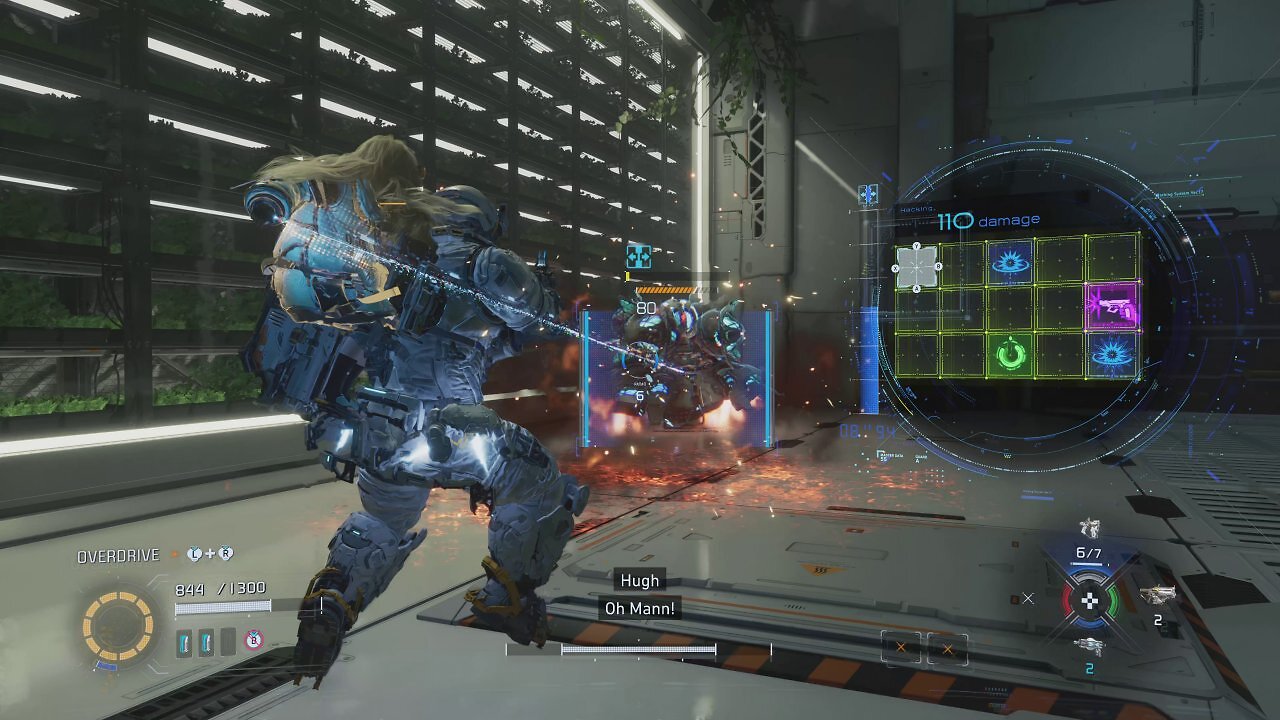
Task: Choose the blue burst node below the pistol node
Action: tap(1112, 355)
